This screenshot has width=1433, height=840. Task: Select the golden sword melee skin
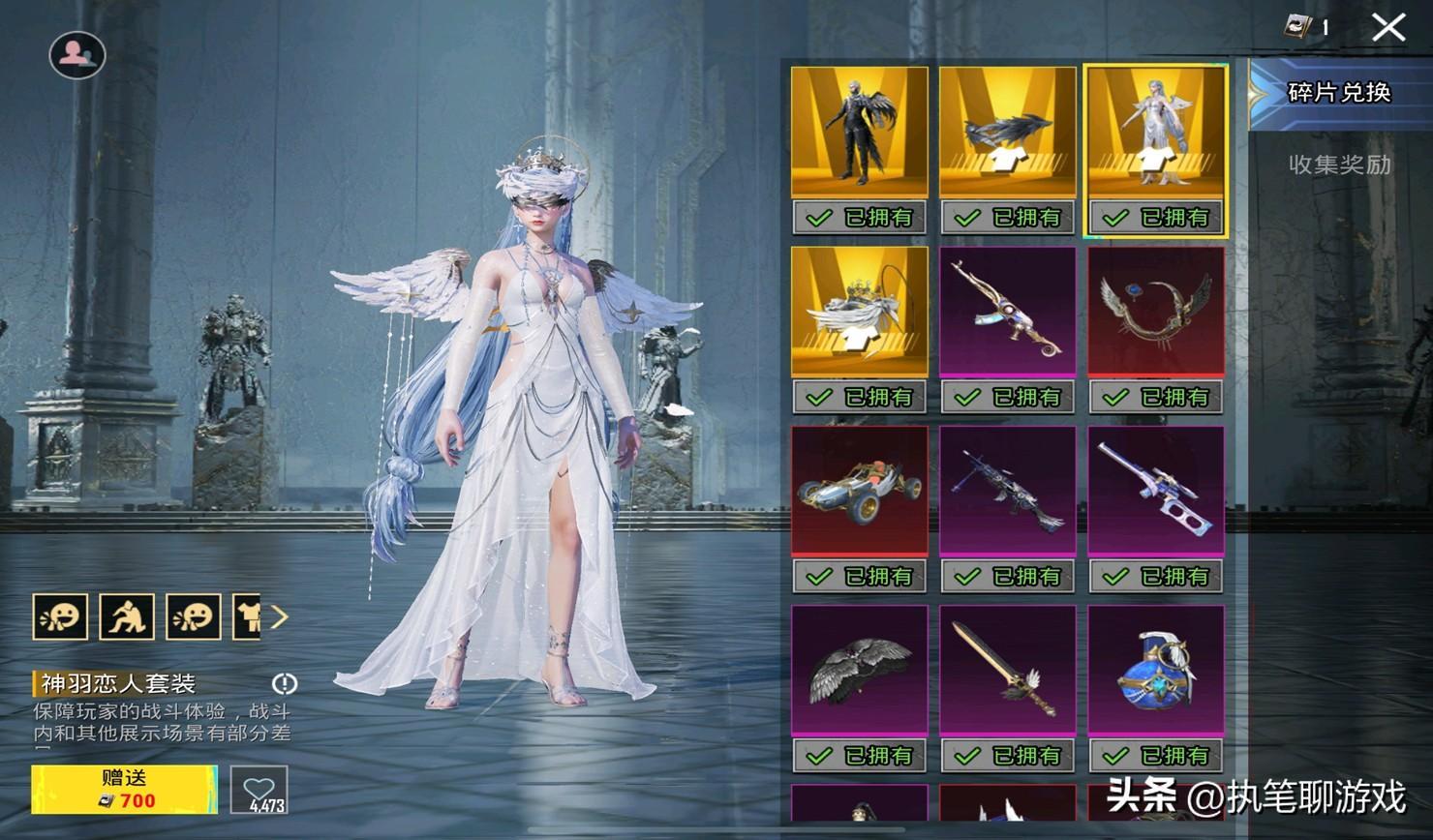pyautogui.click(x=1007, y=670)
